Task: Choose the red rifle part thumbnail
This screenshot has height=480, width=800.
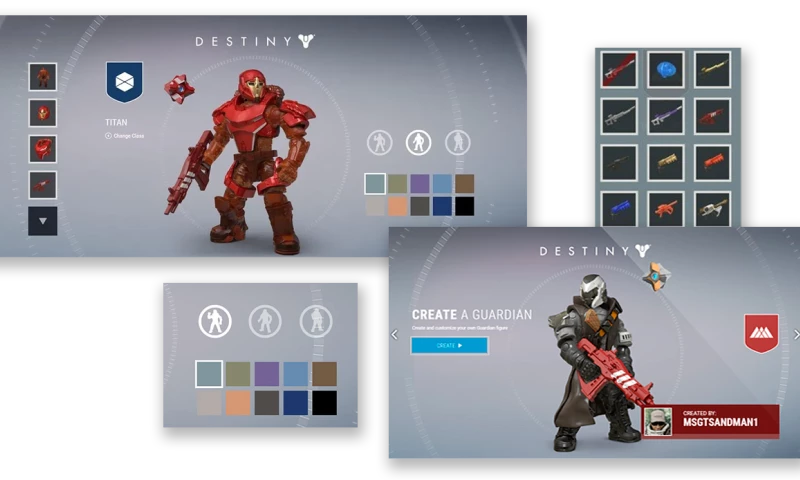Action: coord(43,185)
